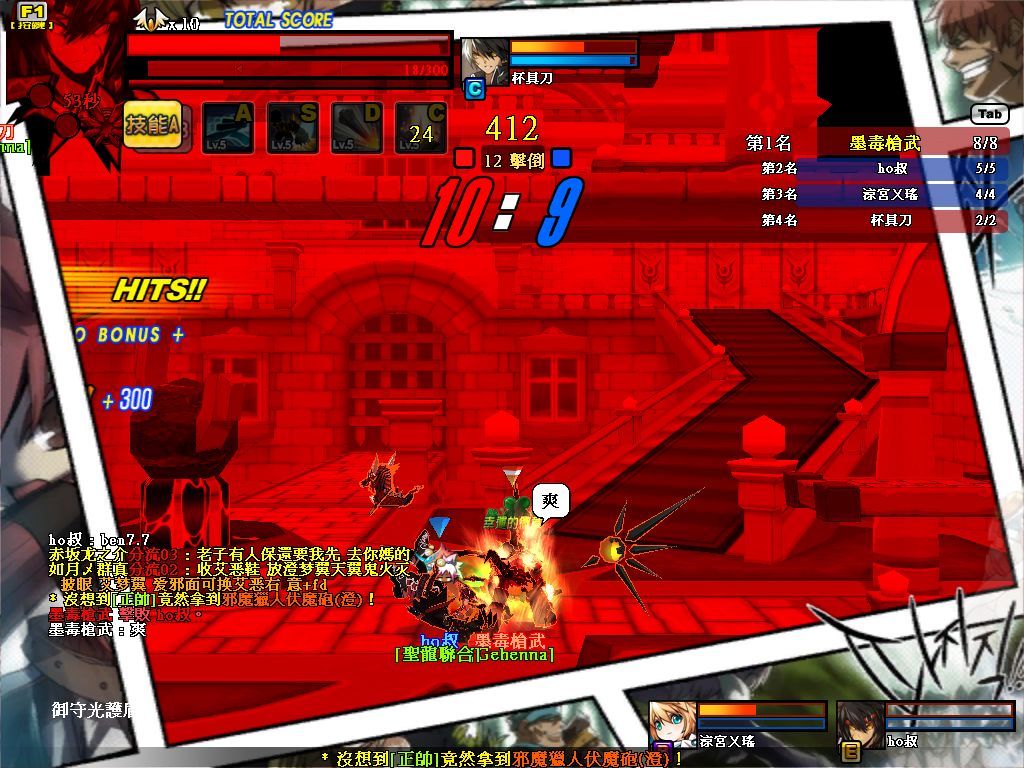Use the skill in slot S
Viewport: 1024px width, 768px height.
pyautogui.click(x=292, y=128)
